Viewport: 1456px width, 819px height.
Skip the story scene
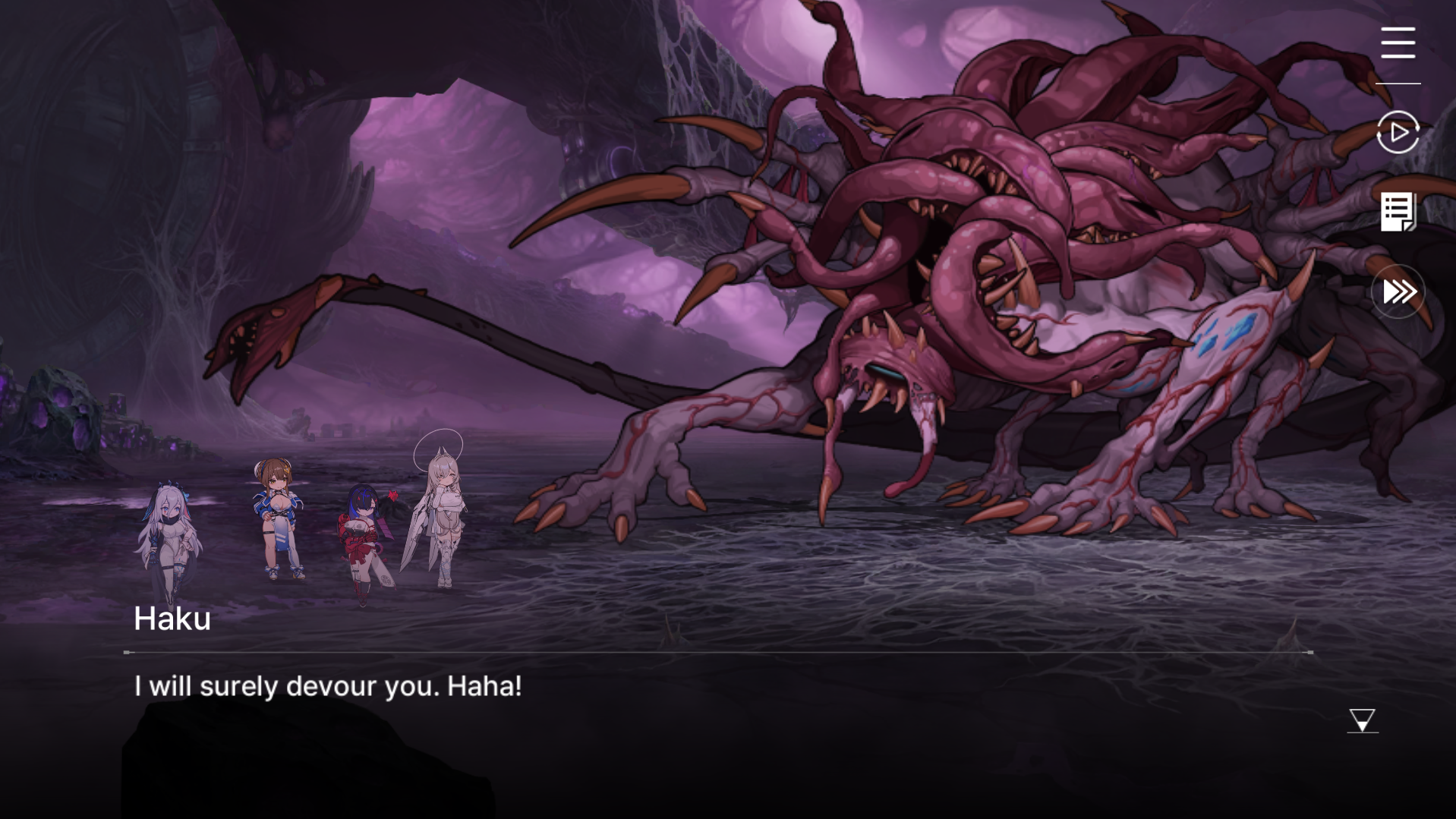1398,291
